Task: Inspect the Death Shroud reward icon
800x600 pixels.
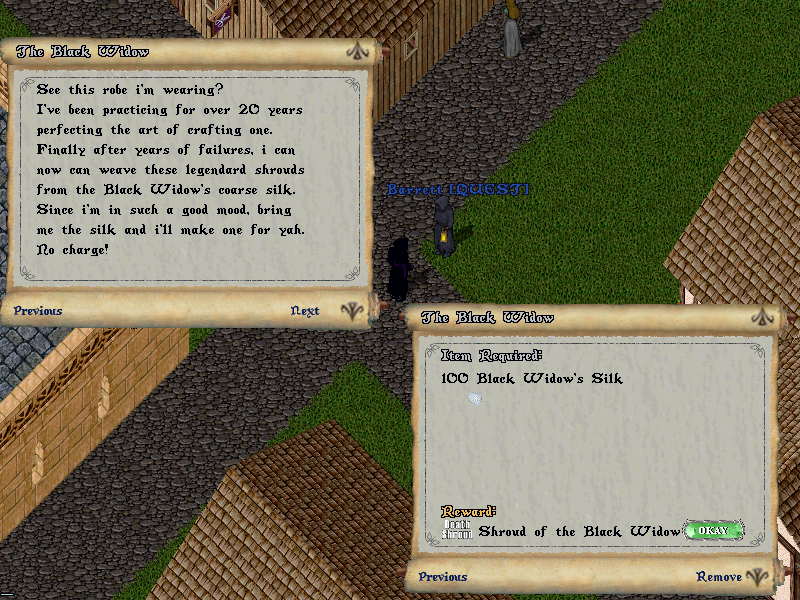Action: pyautogui.click(x=457, y=530)
